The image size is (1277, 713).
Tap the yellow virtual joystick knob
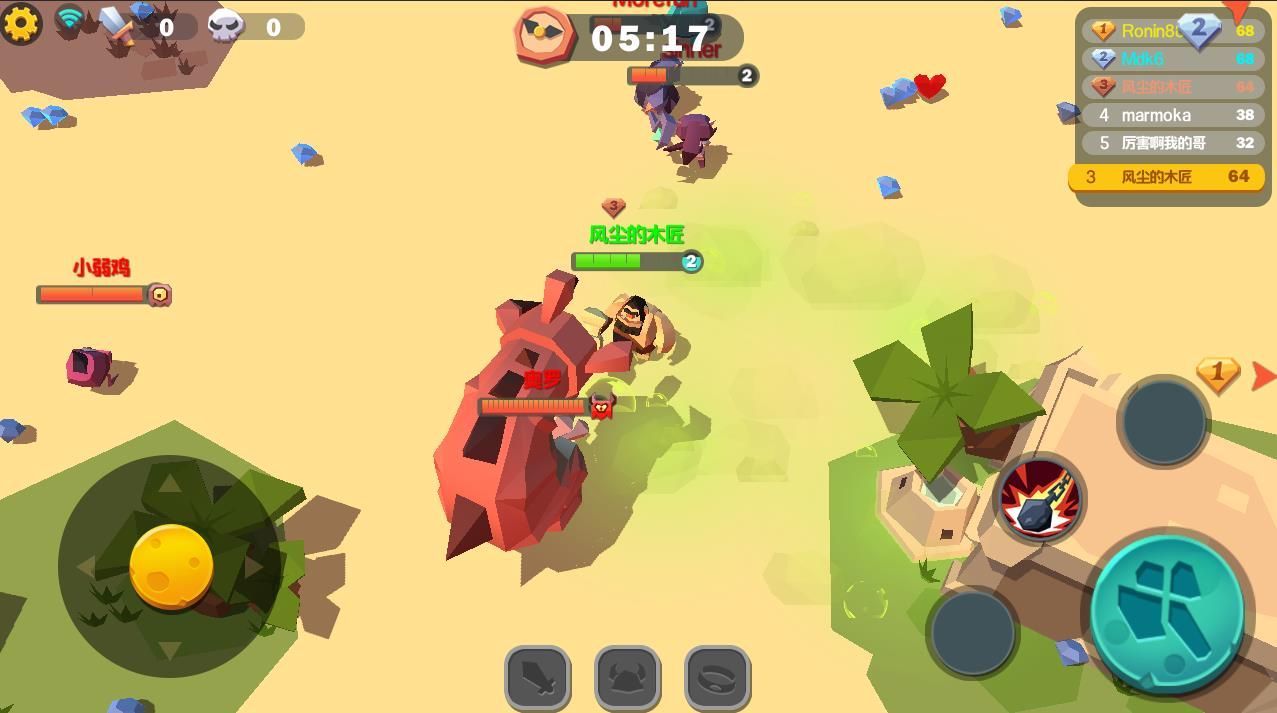tap(171, 566)
